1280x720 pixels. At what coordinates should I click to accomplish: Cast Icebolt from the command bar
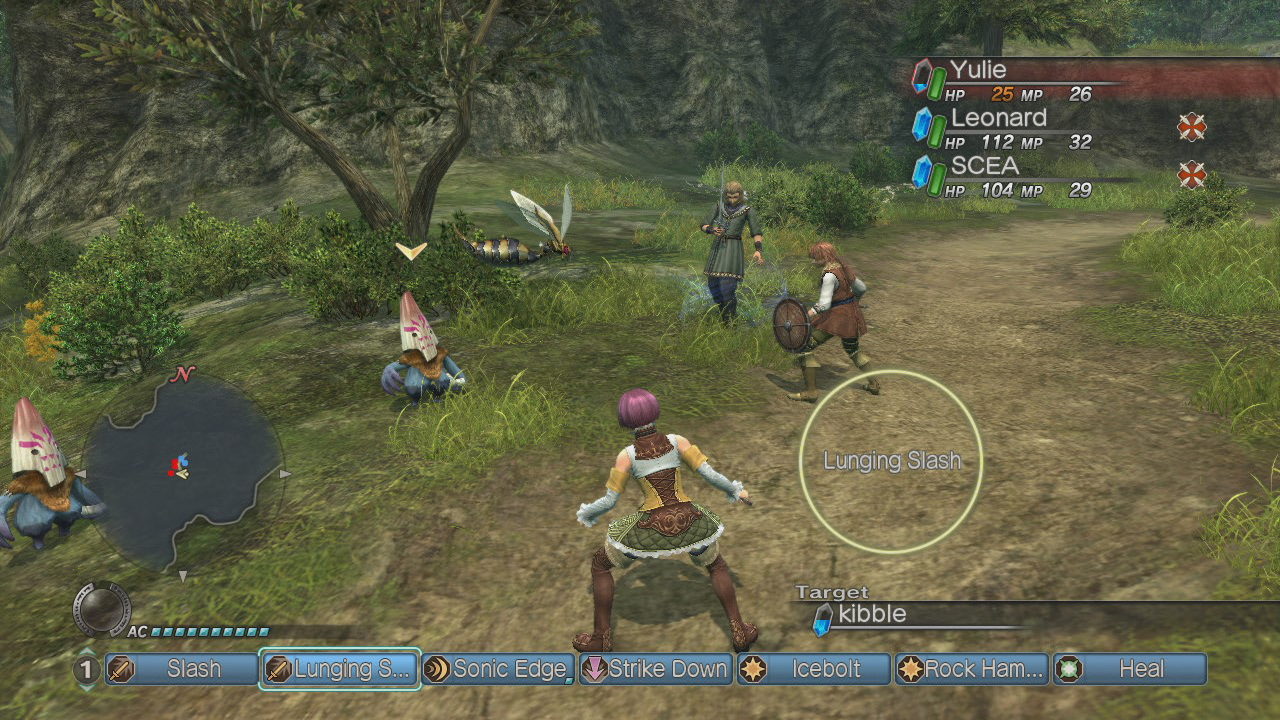click(x=814, y=669)
